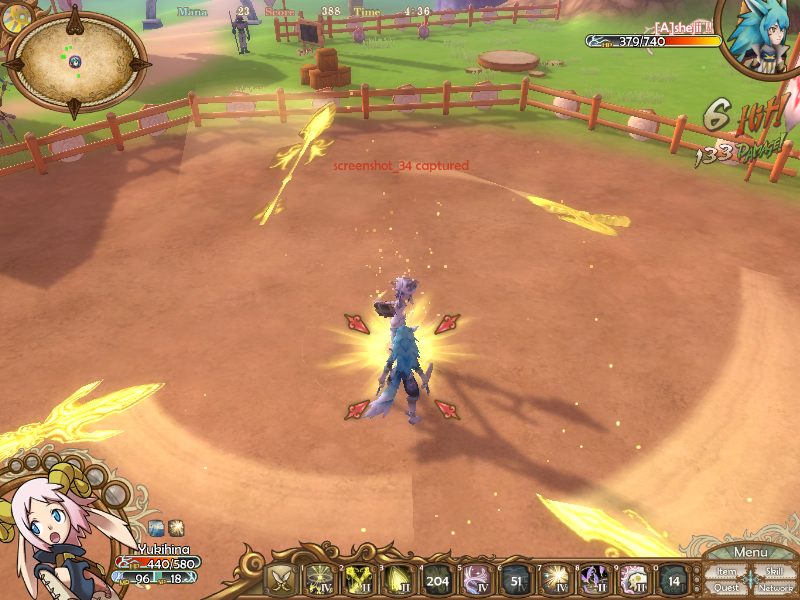The width and height of the screenshot is (800, 600).
Task: Click the hotbar slot showing 204
Action: pyautogui.click(x=437, y=580)
